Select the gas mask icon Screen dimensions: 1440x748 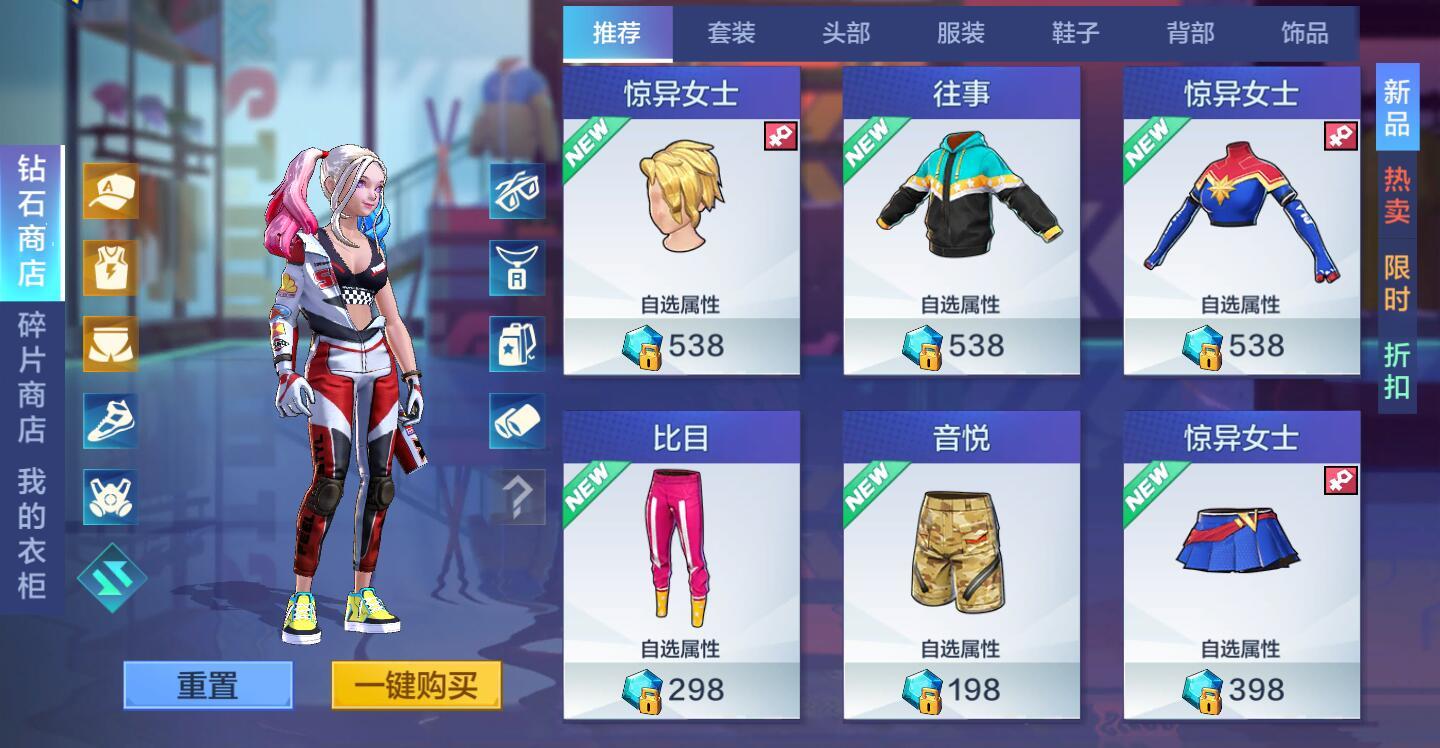[109, 497]
